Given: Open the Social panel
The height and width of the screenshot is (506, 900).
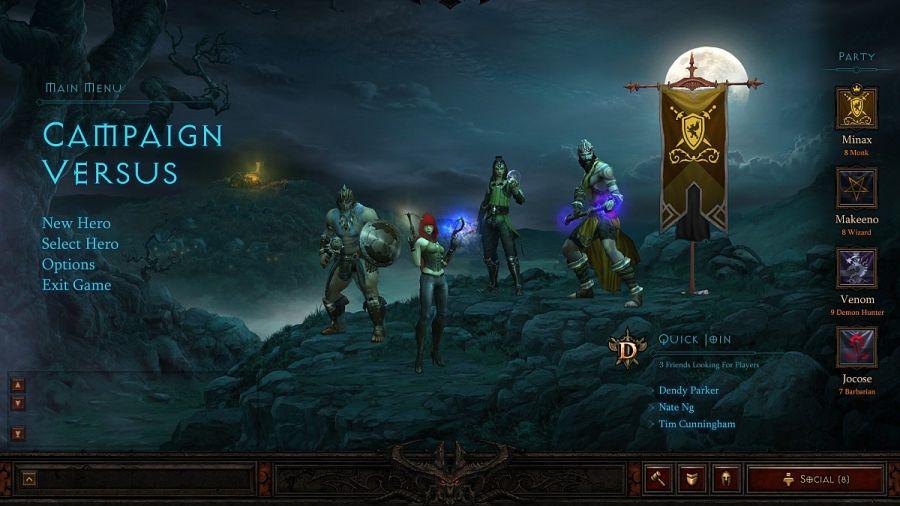Looking at the screenshot, I should [815, 479].
